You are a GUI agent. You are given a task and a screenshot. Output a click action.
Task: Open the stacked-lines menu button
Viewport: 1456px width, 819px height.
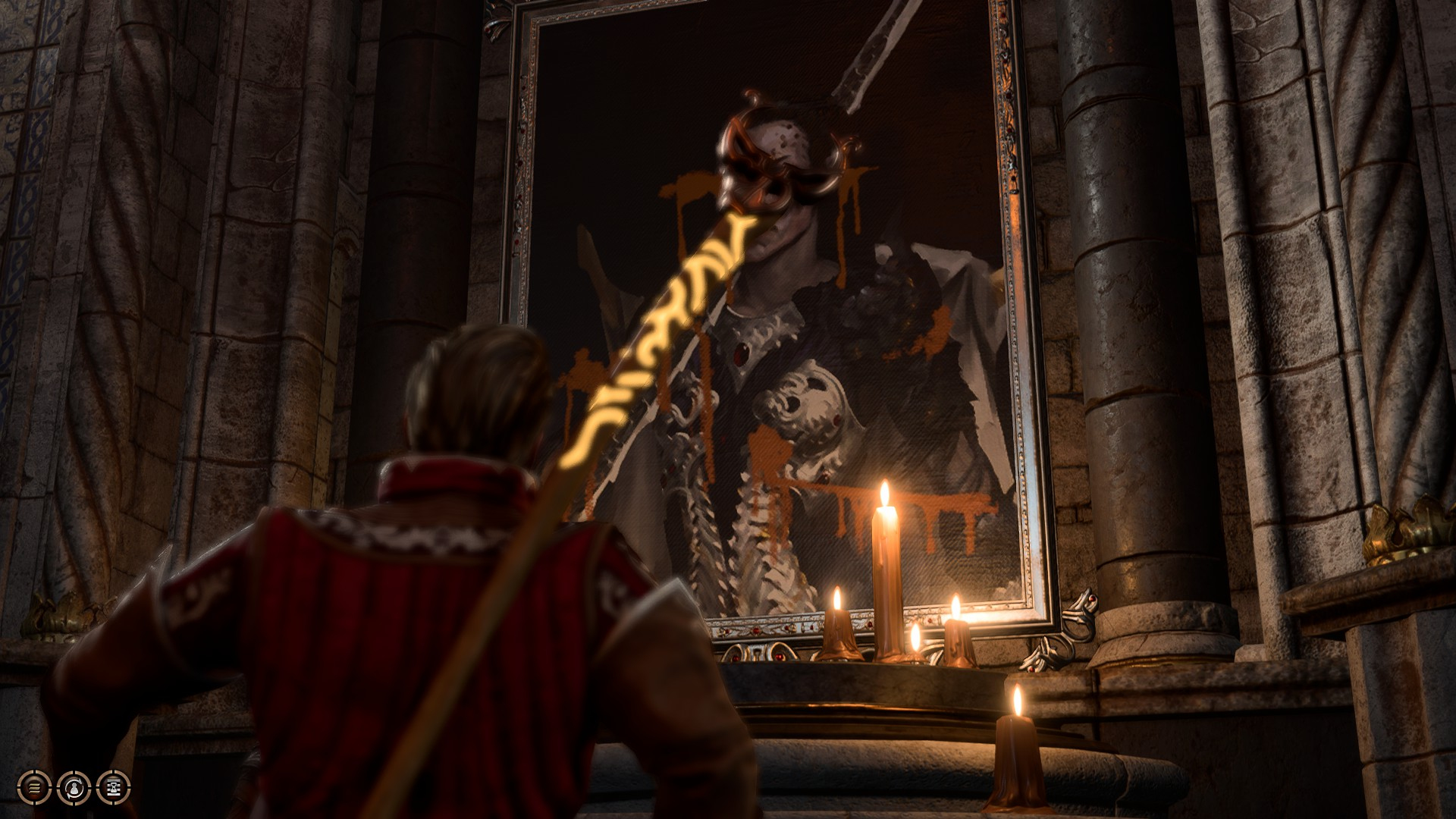34,788
